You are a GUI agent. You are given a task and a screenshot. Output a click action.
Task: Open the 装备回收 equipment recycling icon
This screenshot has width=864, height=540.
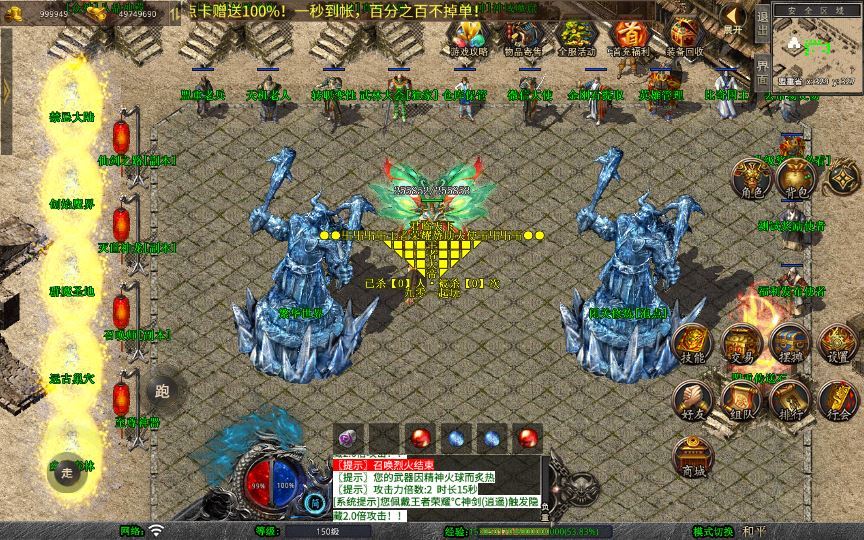pyautogui.click(x=685, y=38)
